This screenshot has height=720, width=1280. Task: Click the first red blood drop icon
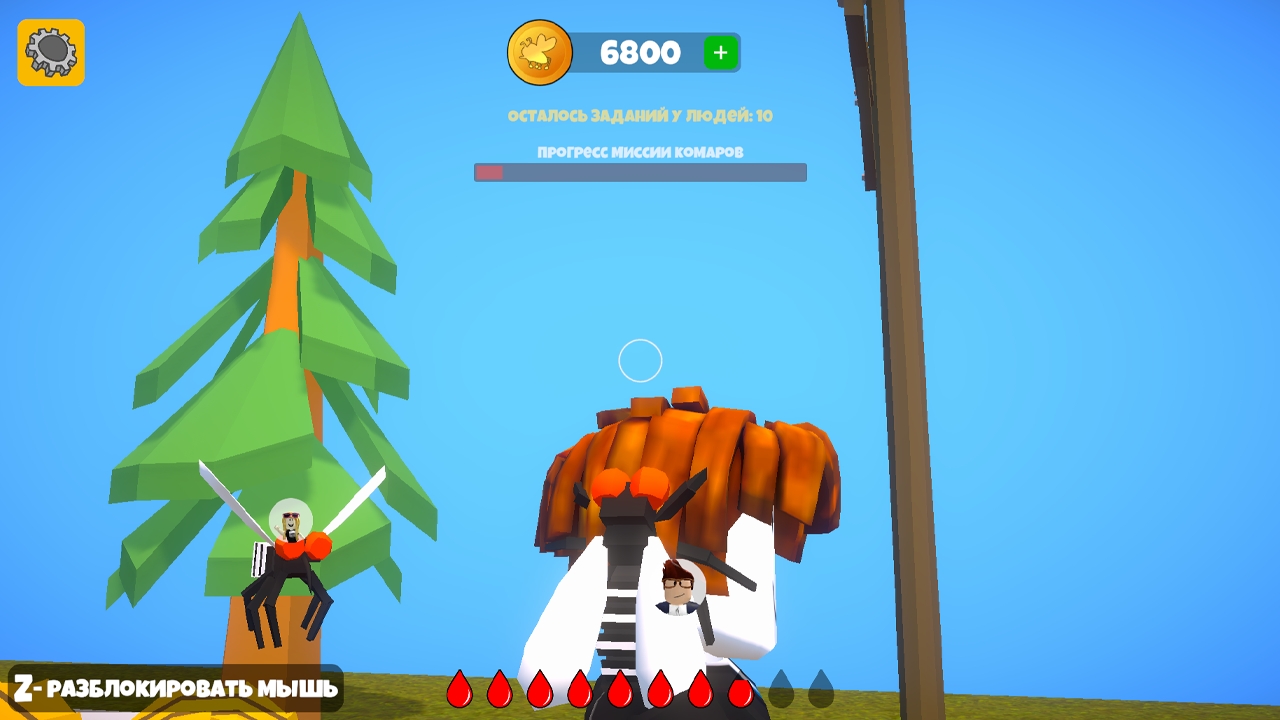462,690
